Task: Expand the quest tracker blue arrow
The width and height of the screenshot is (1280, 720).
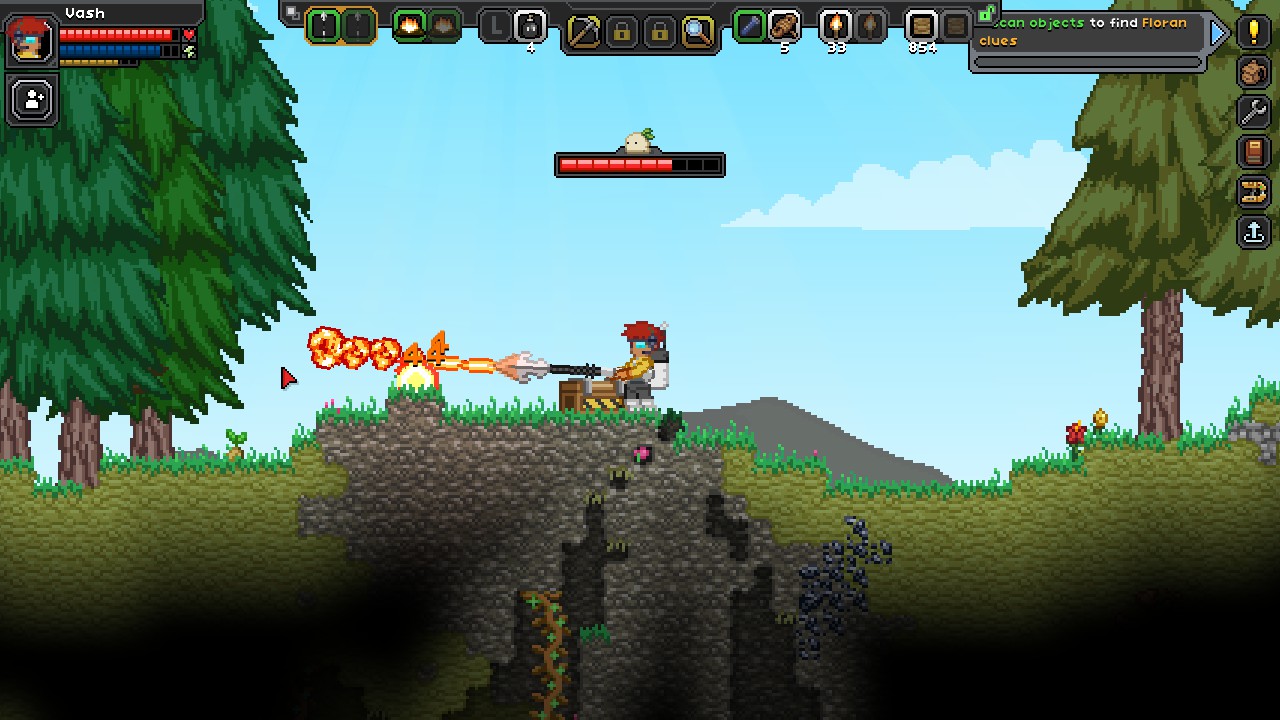Action: [1218, 33]
